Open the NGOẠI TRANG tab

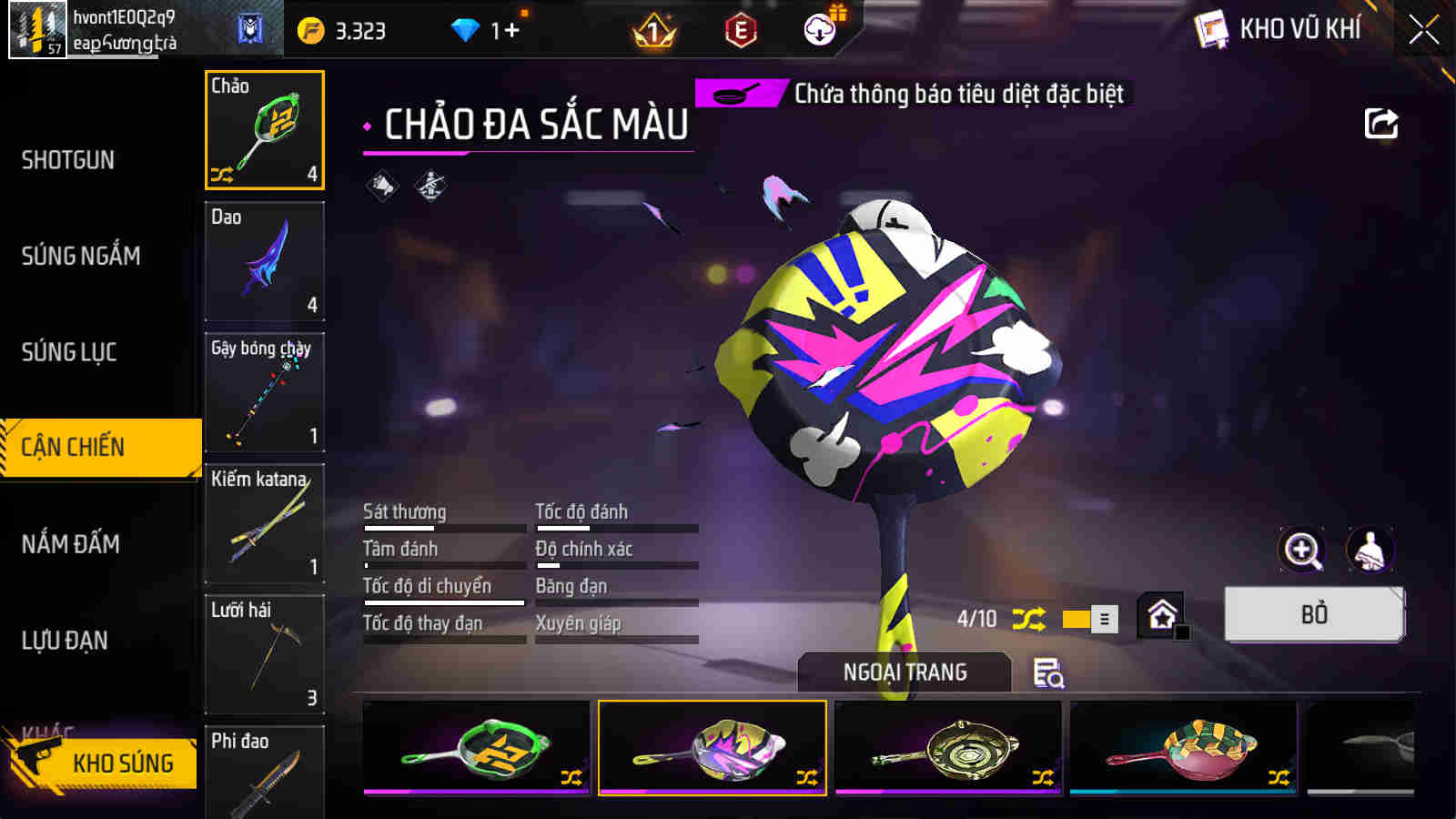click(x=903, y=673)
